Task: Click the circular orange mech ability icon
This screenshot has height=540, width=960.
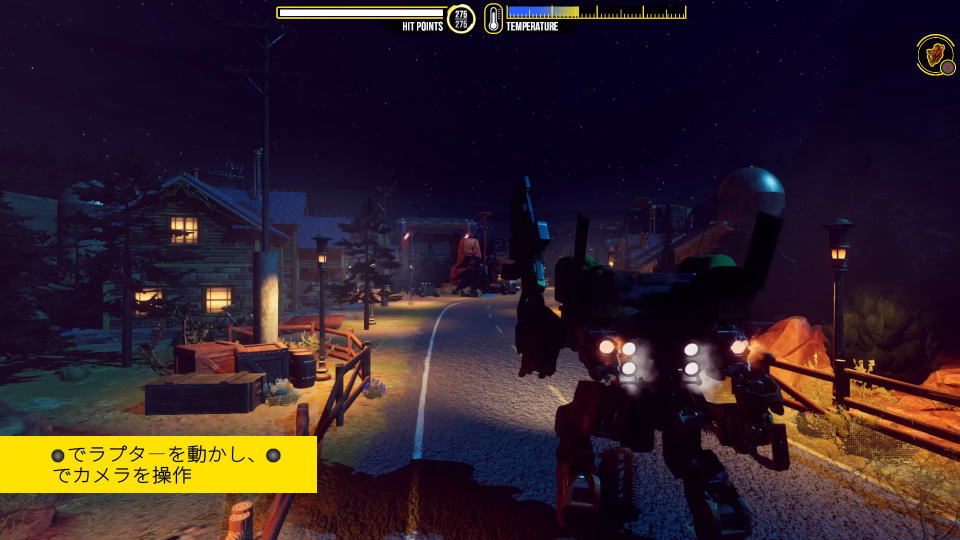Action: point(936,54)
